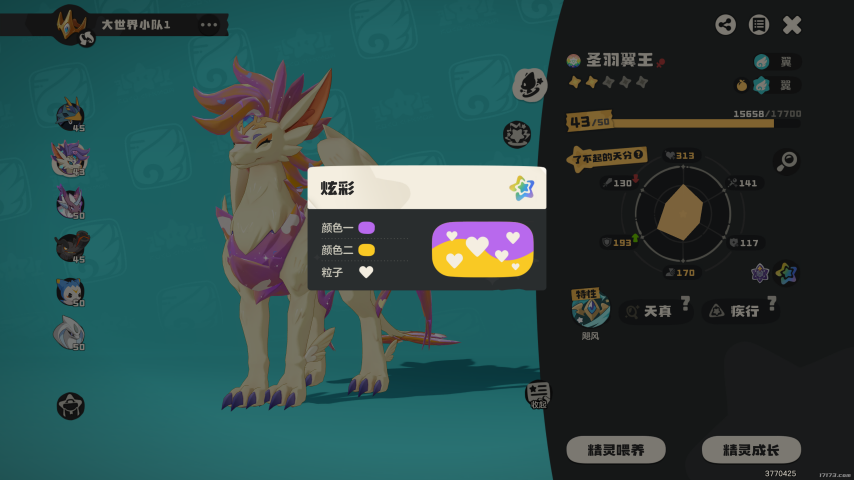Select the first team spirit, level 45

click(x=70, y=114)
